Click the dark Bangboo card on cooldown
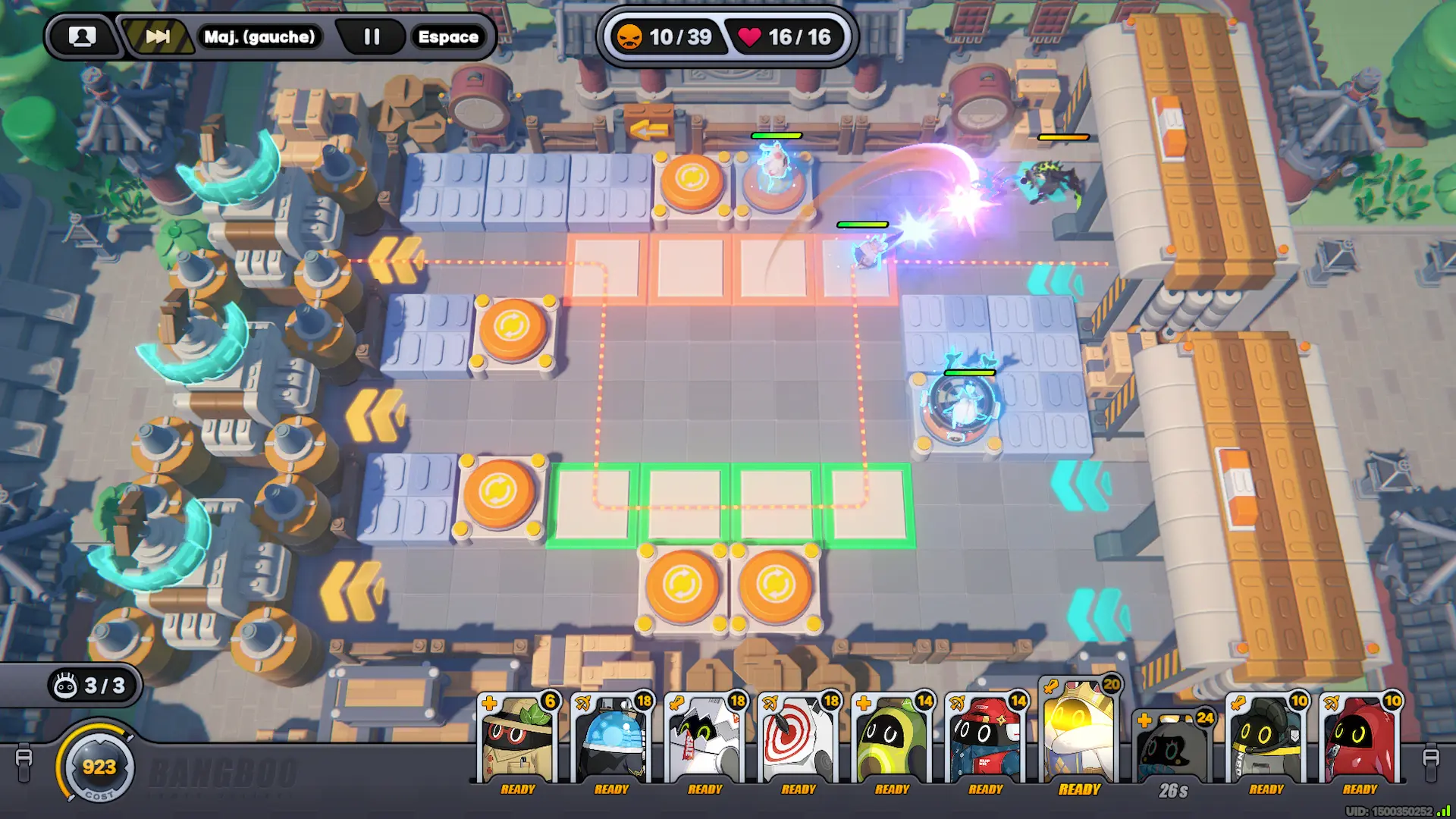 1172,749
